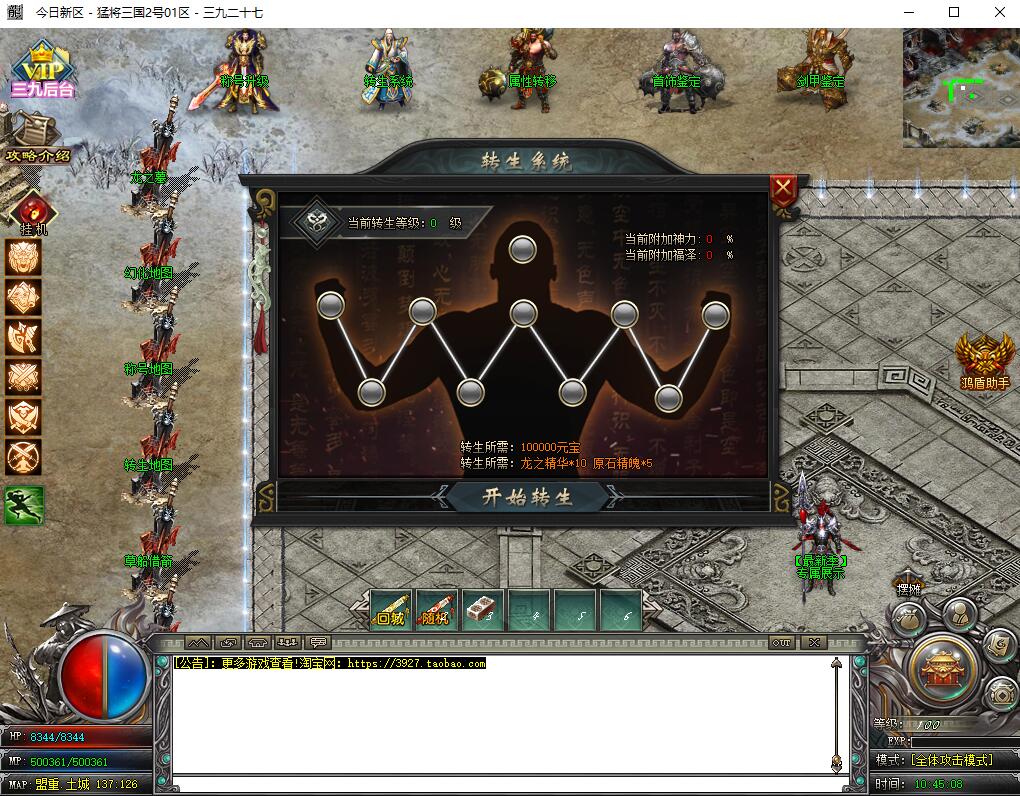1020x796 pixels.
Task: Close the 转生系统 rebirth window
Action: [784, 188]
